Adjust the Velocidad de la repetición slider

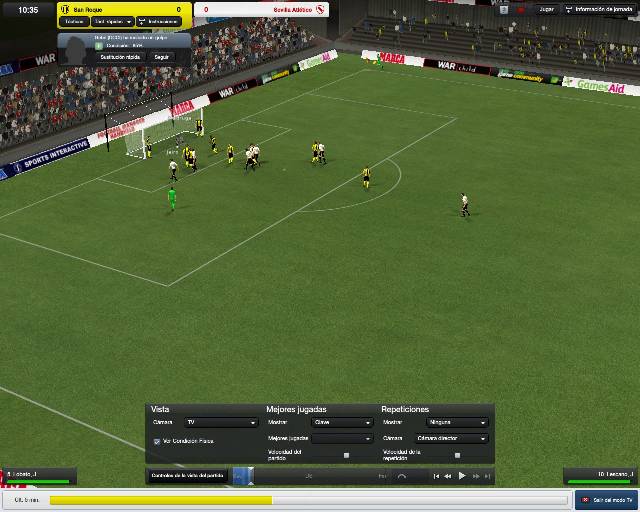point(457,455)
